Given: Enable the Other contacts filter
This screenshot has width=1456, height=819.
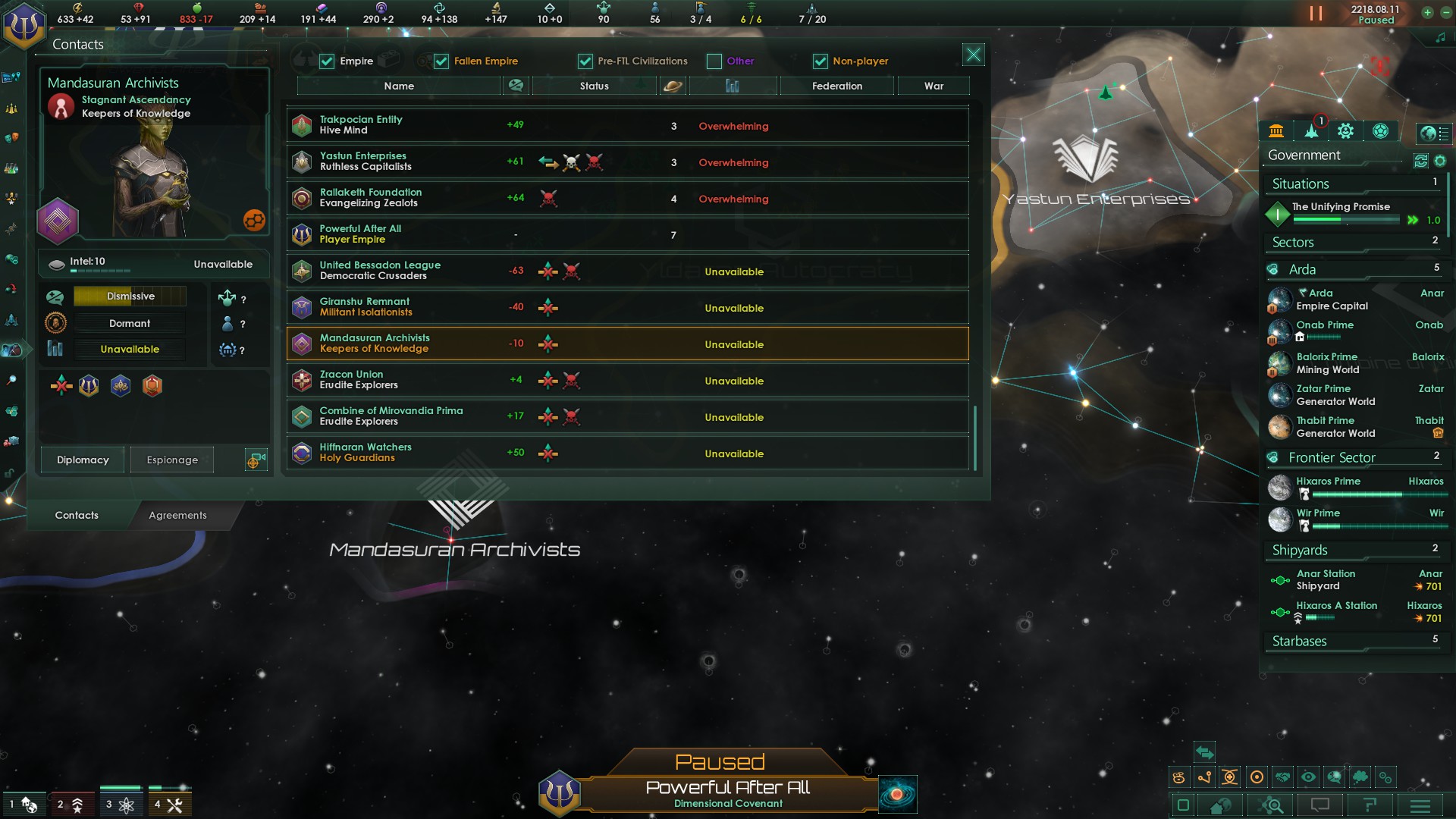Looking at the screenshot, I should [714, 61].
